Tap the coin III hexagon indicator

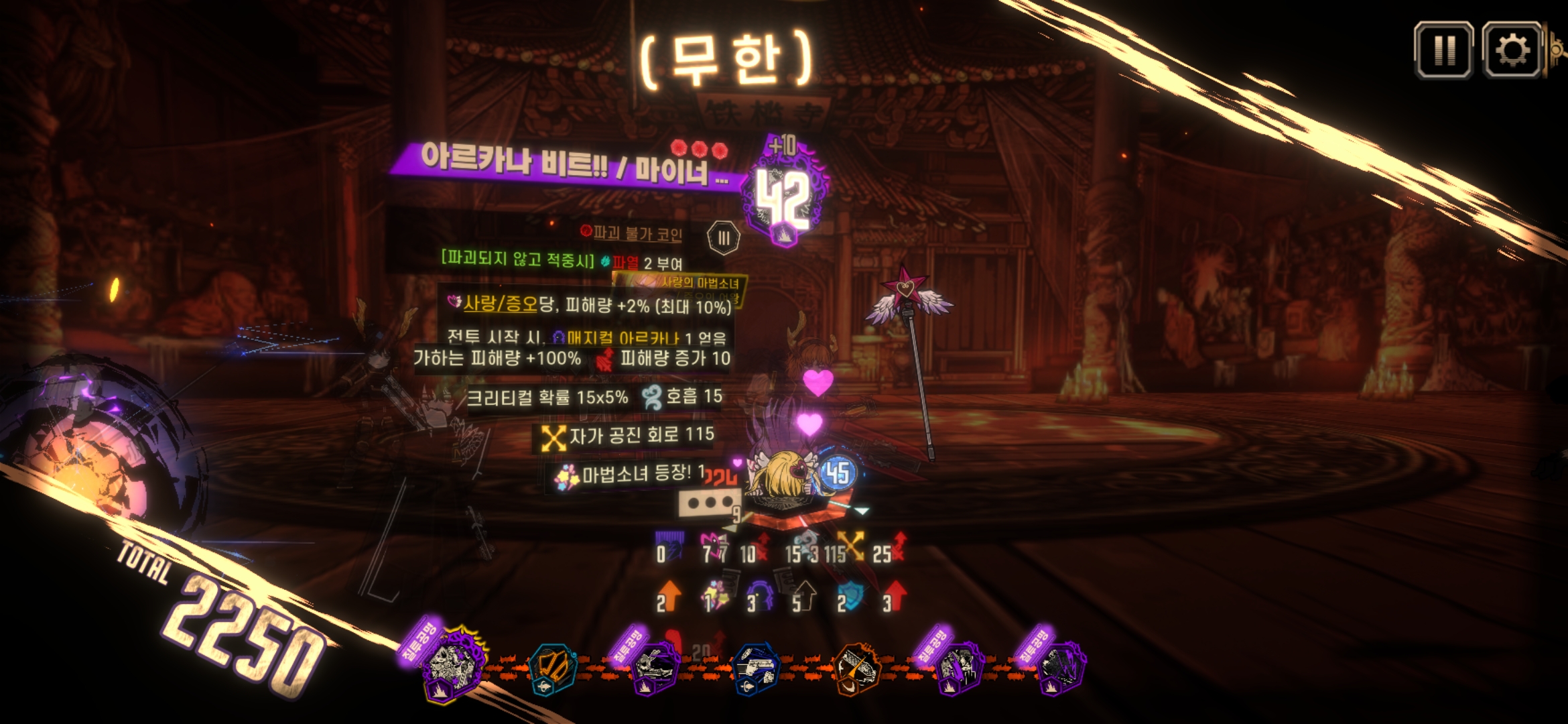pos(724,238)
